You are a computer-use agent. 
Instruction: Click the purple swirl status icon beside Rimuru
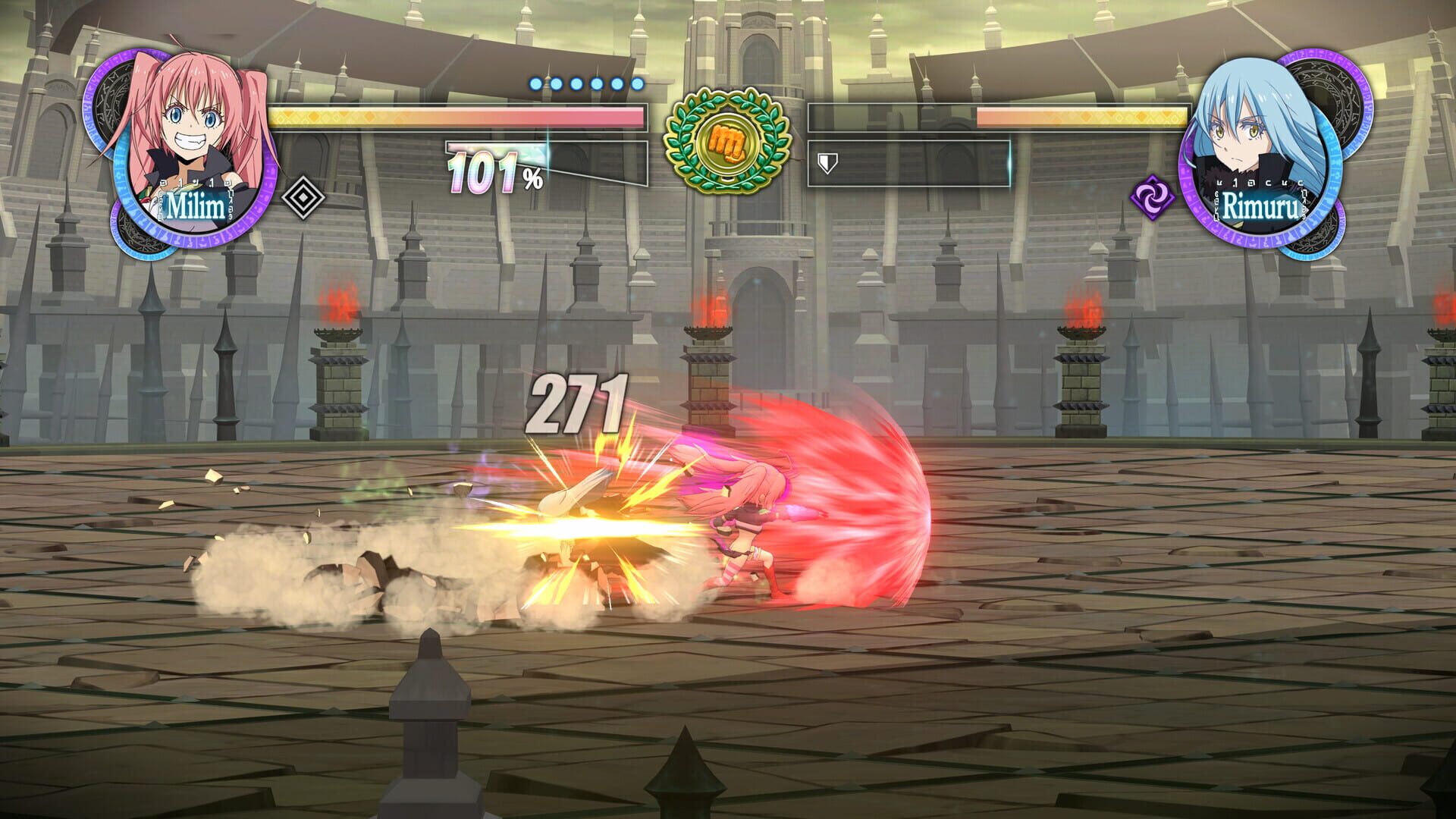1151,196
